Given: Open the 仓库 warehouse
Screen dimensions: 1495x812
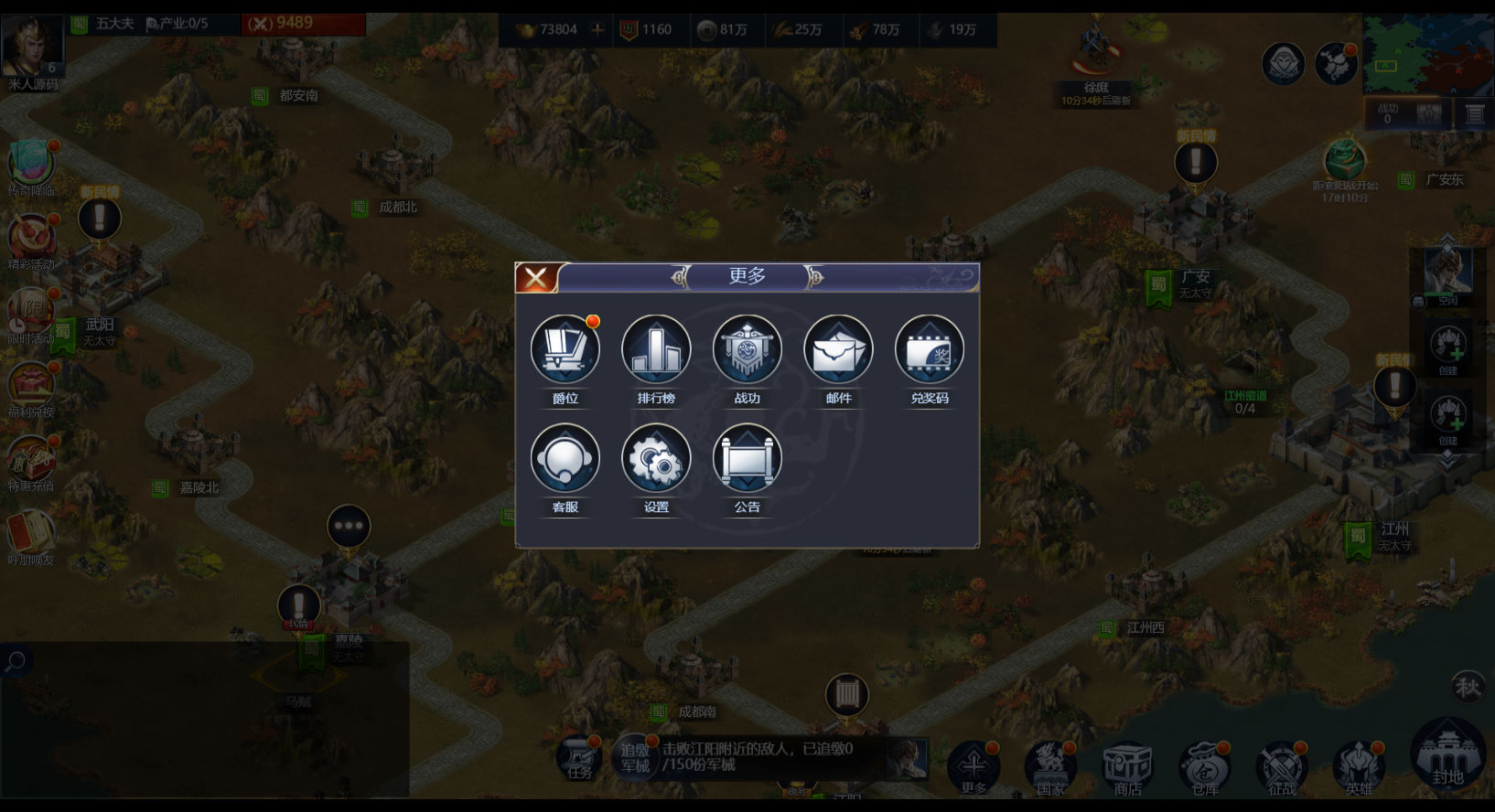Looking at the screenshot, I should [1205, 766].
